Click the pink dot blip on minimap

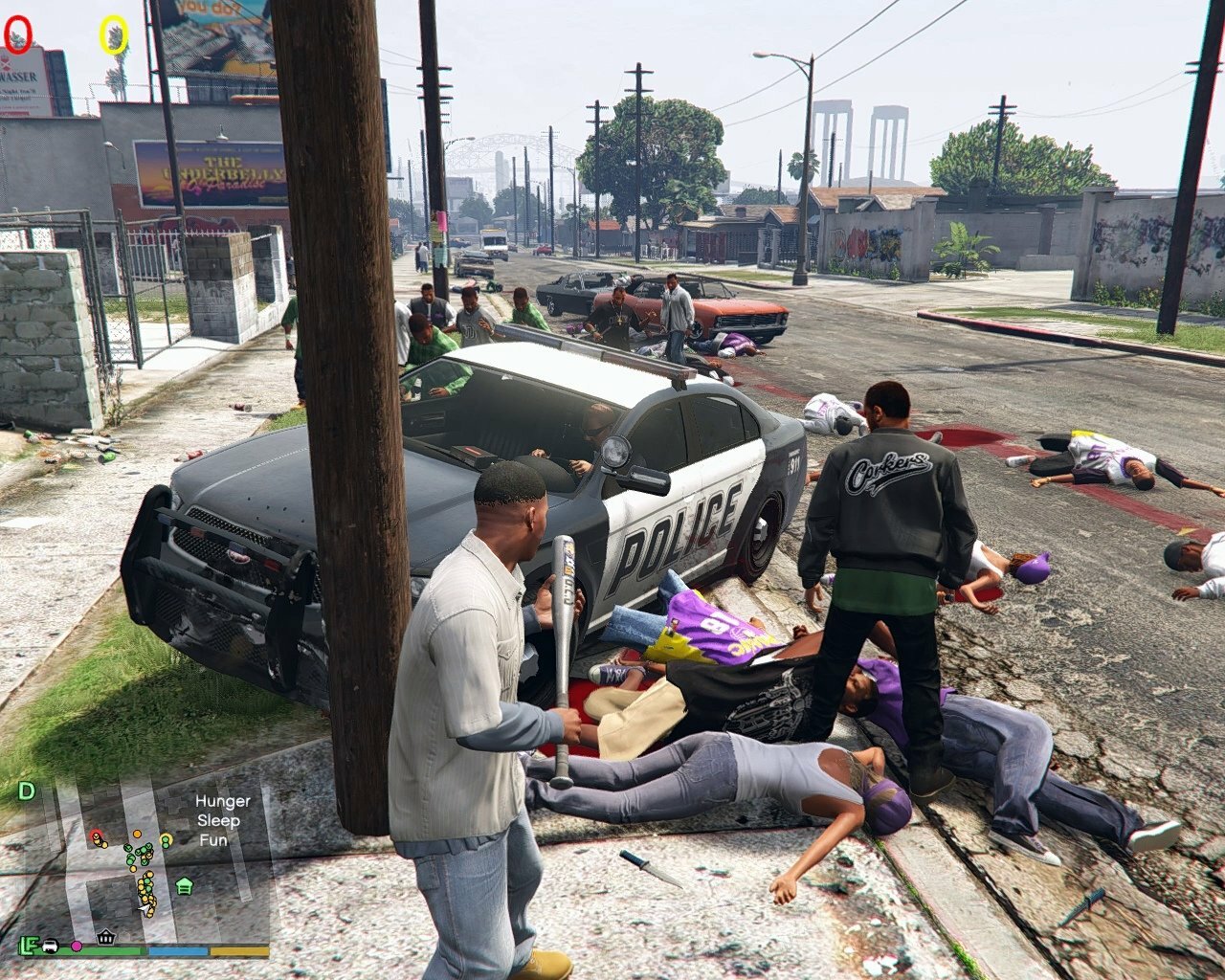77,946
